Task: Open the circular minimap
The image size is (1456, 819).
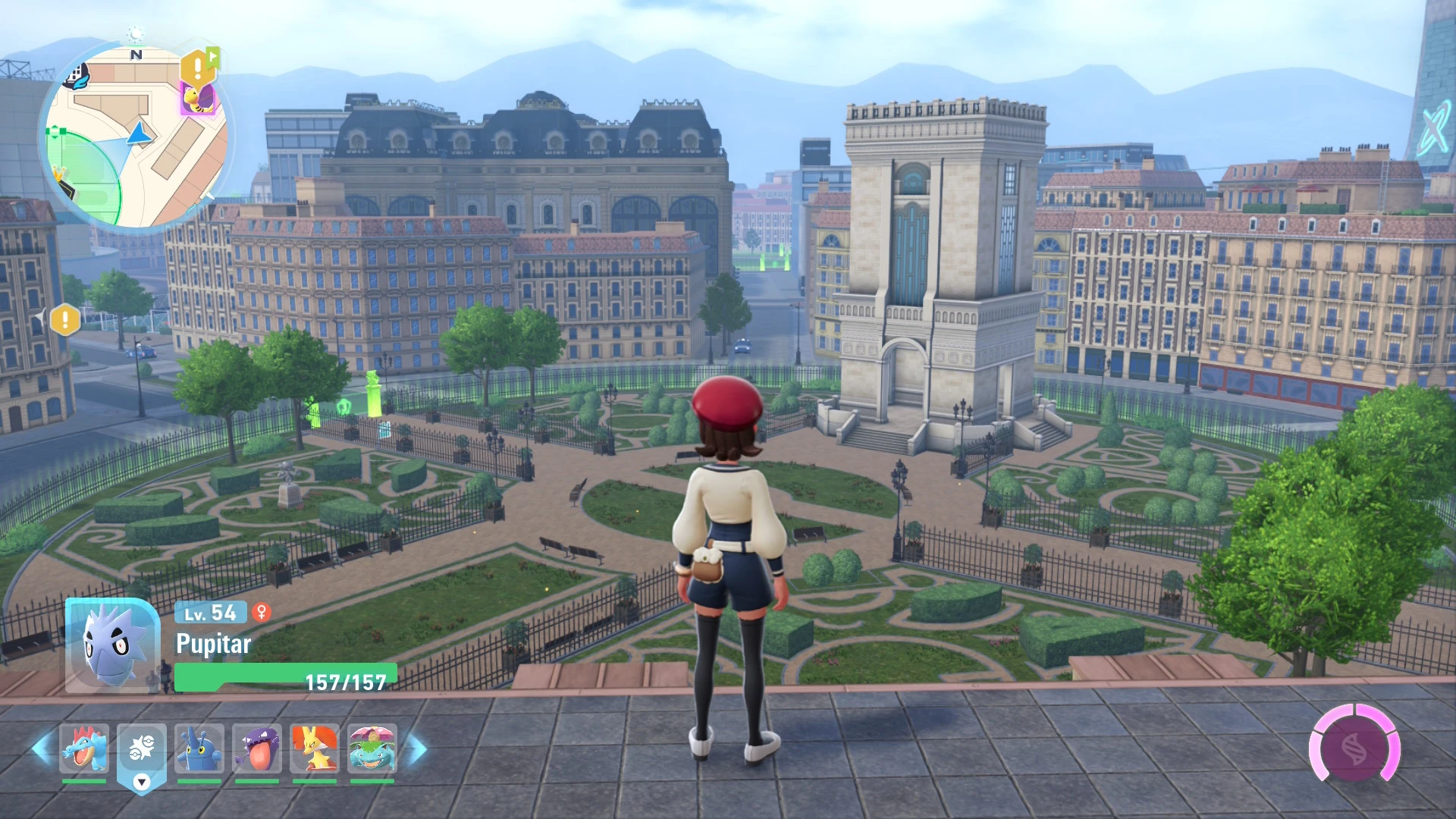Action: [135, 138]
